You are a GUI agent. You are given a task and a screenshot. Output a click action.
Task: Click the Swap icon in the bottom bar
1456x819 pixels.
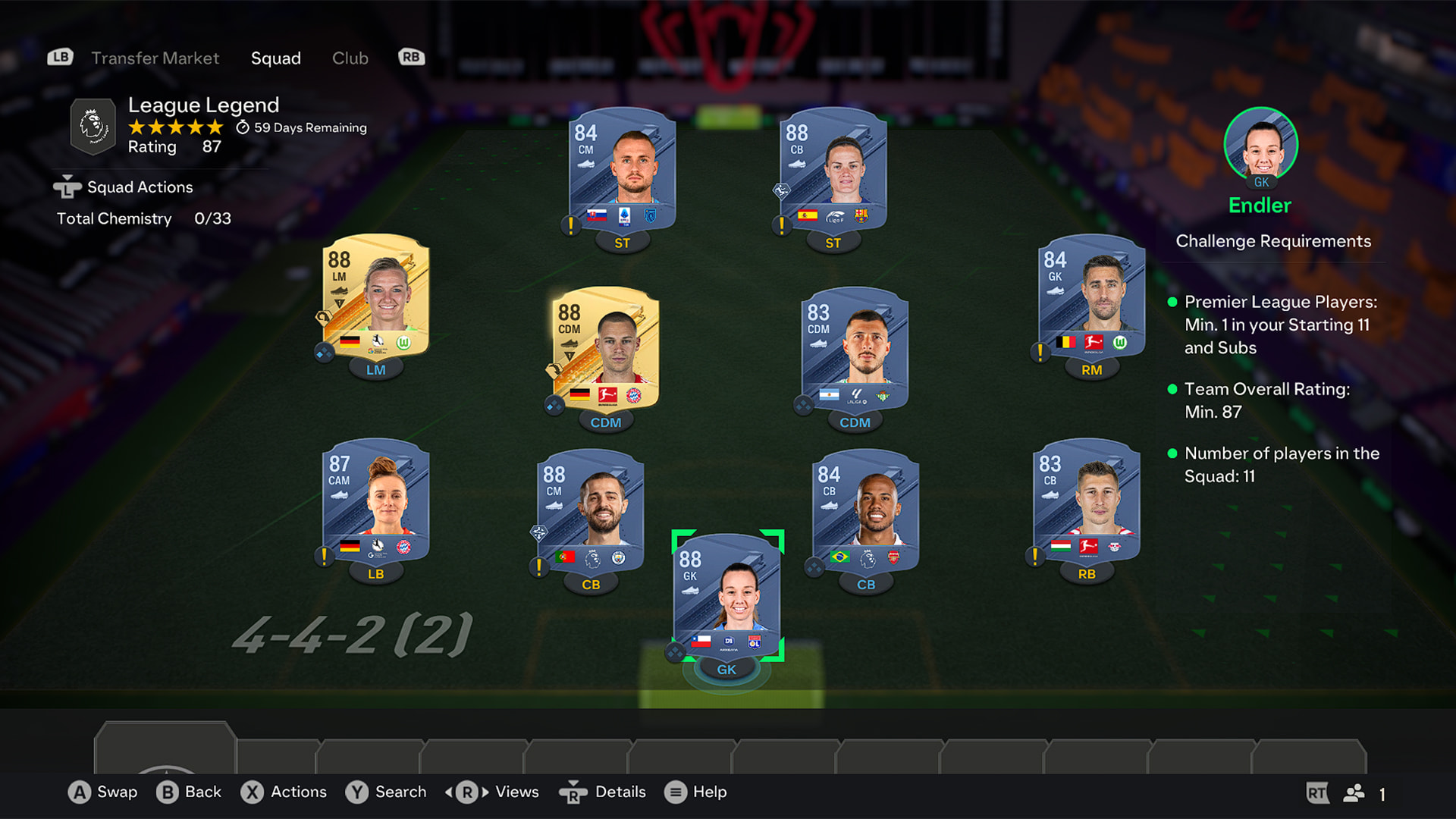(x=79, y=792)
